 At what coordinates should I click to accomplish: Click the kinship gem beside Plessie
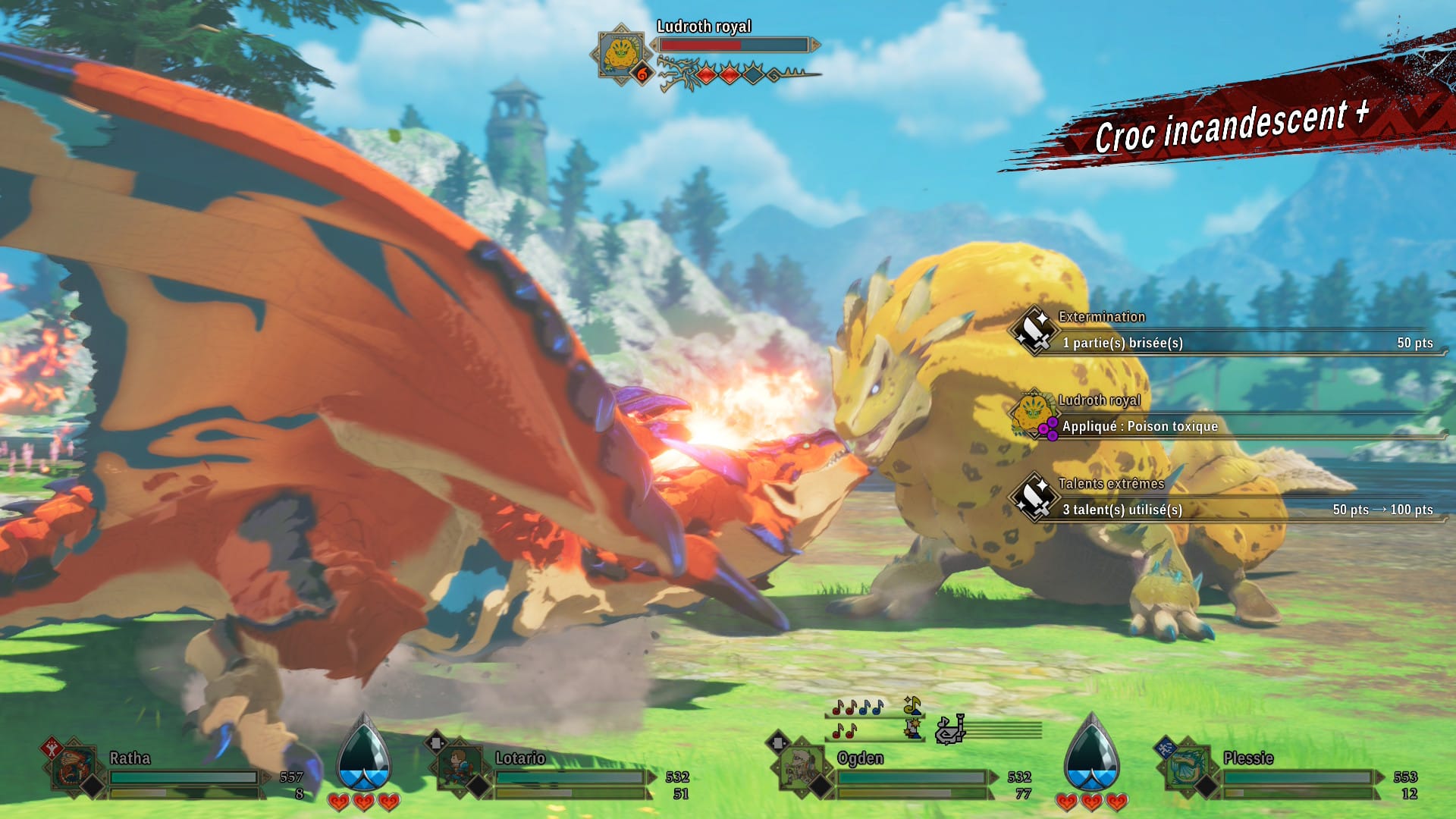pyautogui.click(x=1091, y=756)
